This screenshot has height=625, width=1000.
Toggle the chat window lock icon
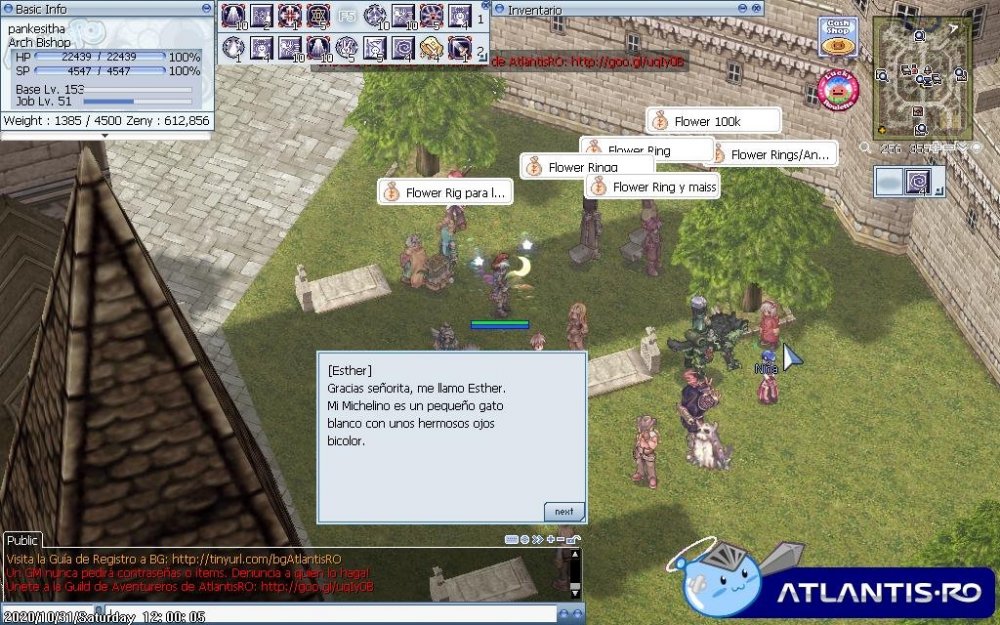point(571,539)
